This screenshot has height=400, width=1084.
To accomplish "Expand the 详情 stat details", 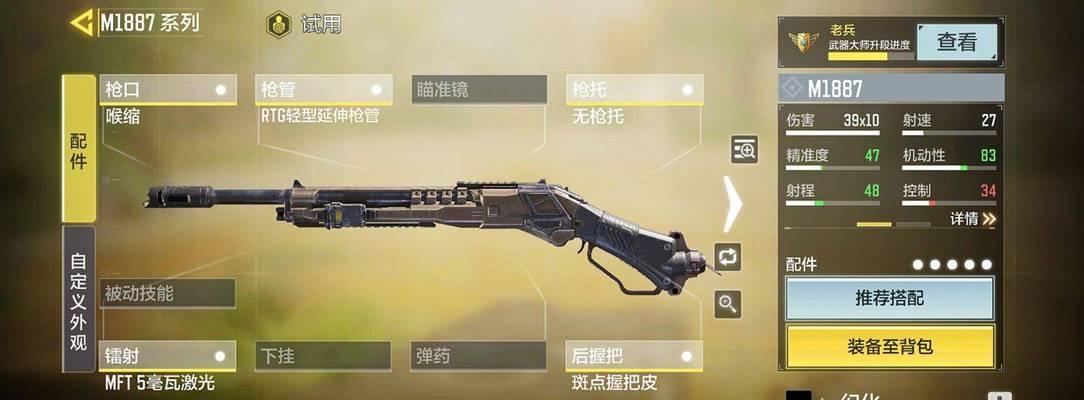I will point(972,218).
